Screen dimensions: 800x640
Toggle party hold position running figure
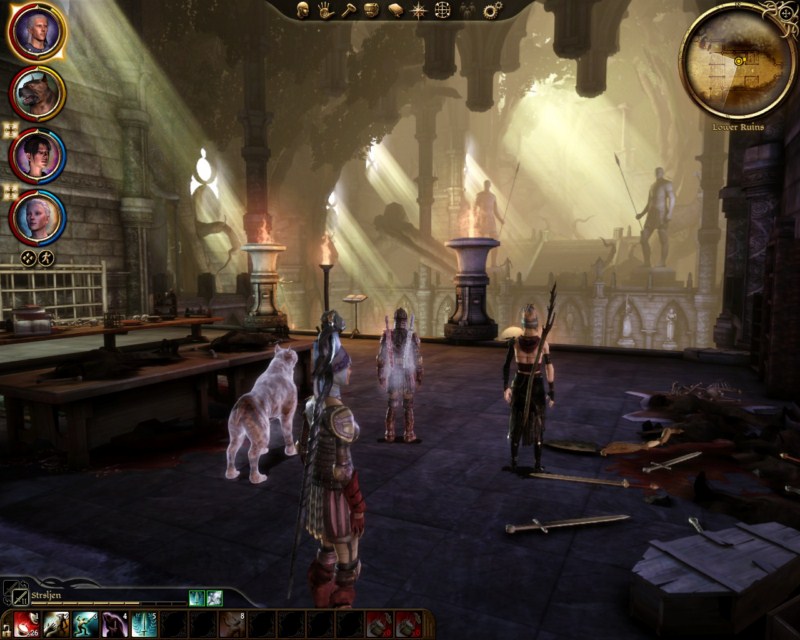(x=46, y=257)
